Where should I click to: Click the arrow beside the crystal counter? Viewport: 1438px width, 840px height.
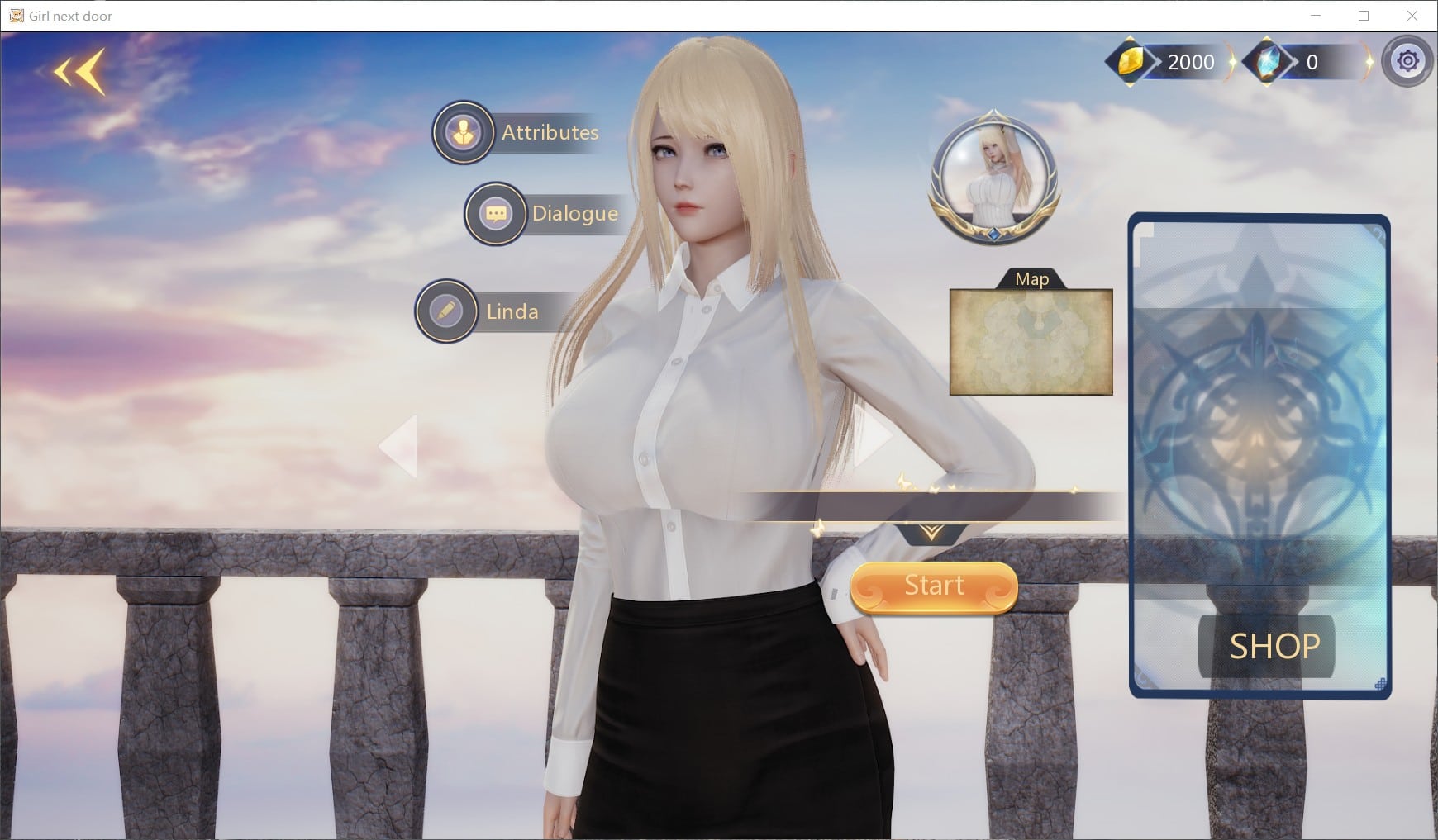pyautogui.click(x=1369, y=60)
